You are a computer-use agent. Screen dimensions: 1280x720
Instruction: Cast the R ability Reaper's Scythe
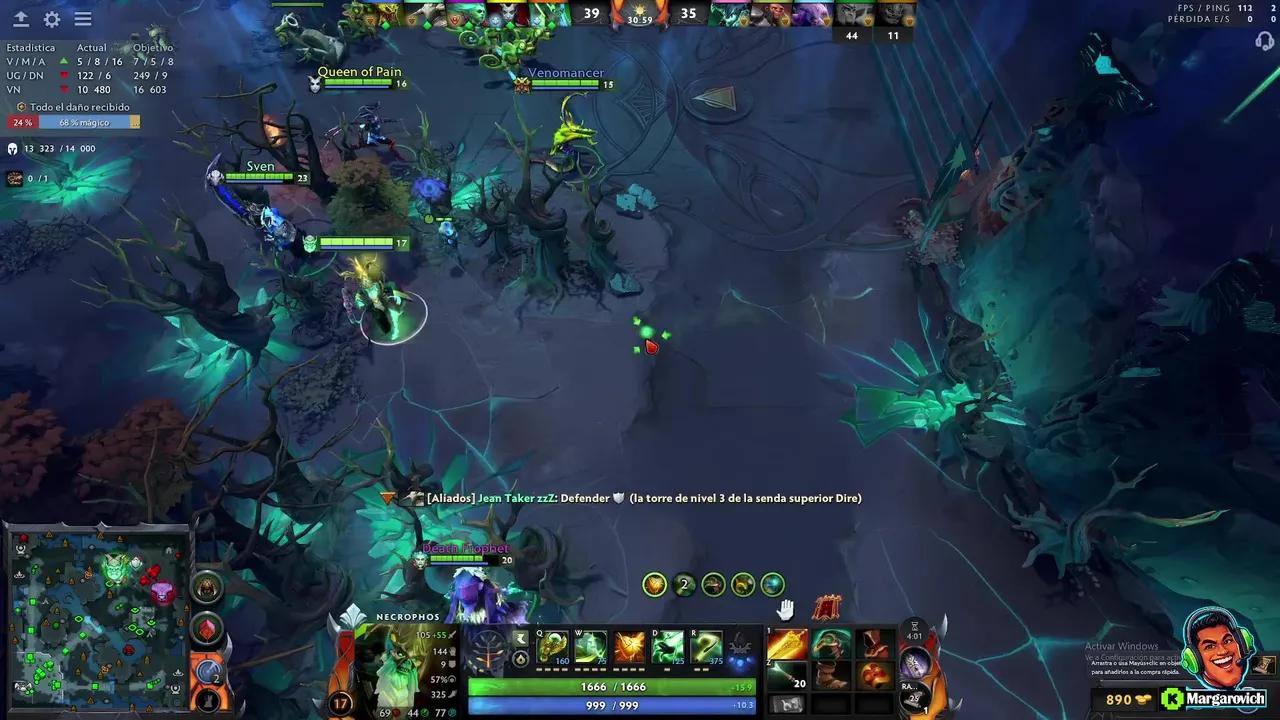click(706, 647)
